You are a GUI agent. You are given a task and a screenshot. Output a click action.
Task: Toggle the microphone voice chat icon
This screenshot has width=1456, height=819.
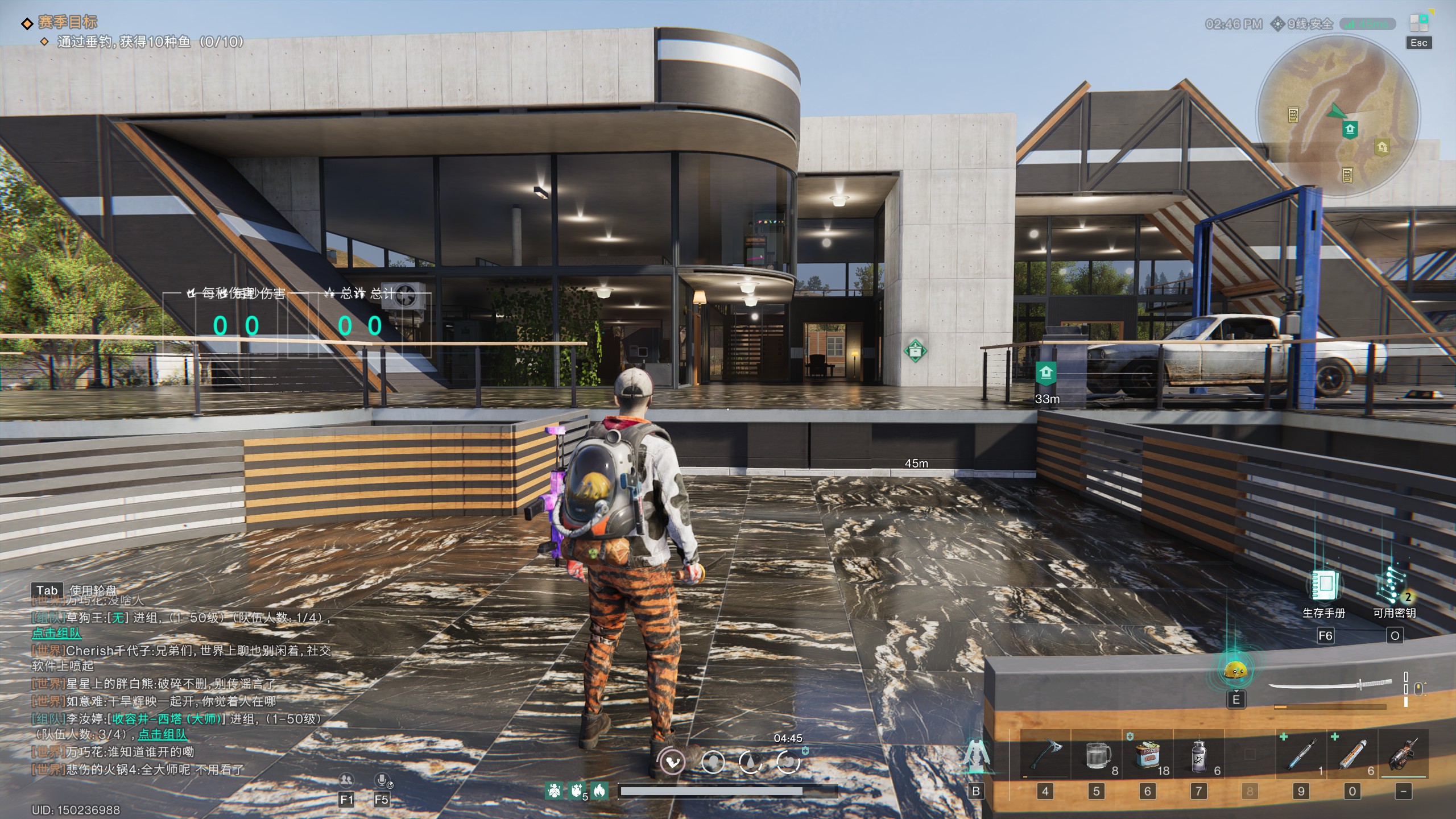pos(382,780)
